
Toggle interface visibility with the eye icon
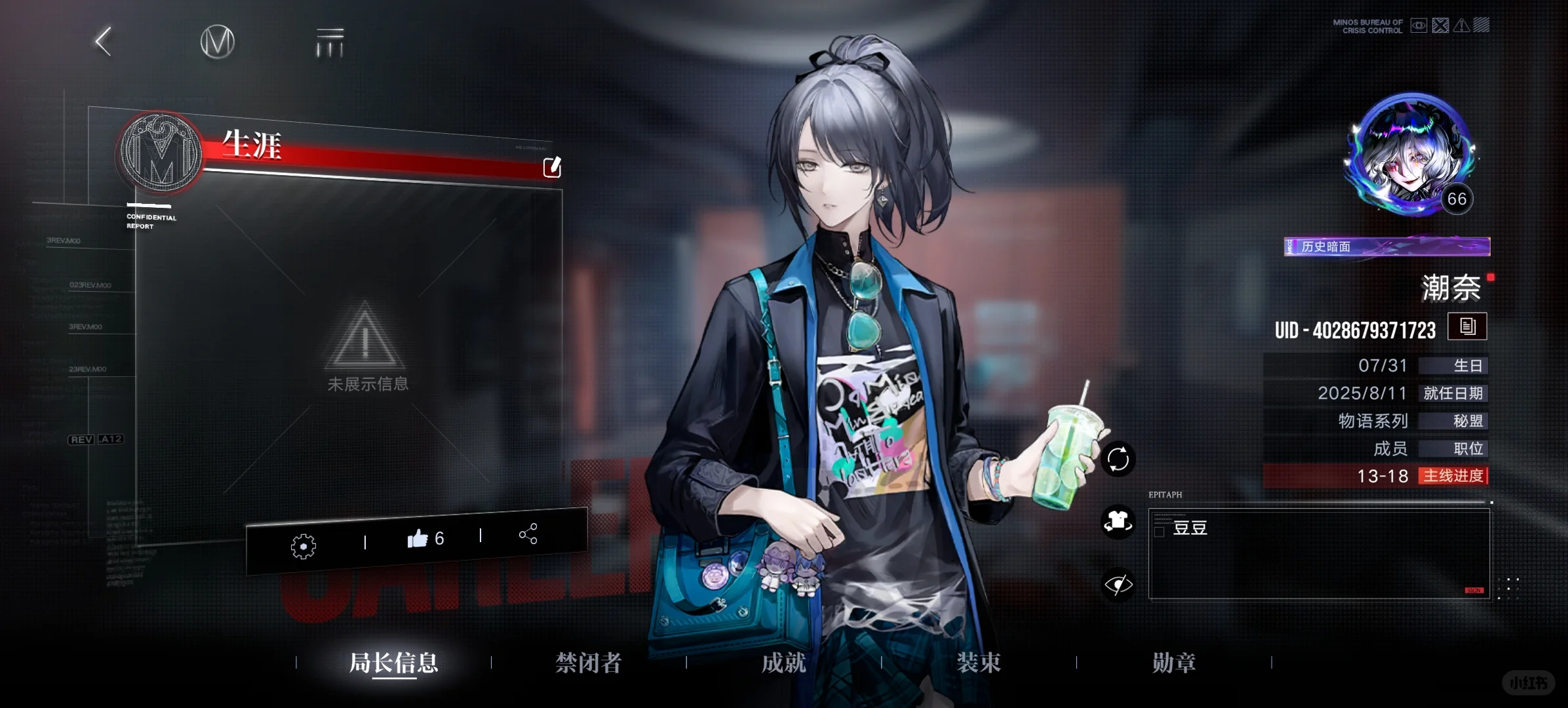tap(1118, 583)
